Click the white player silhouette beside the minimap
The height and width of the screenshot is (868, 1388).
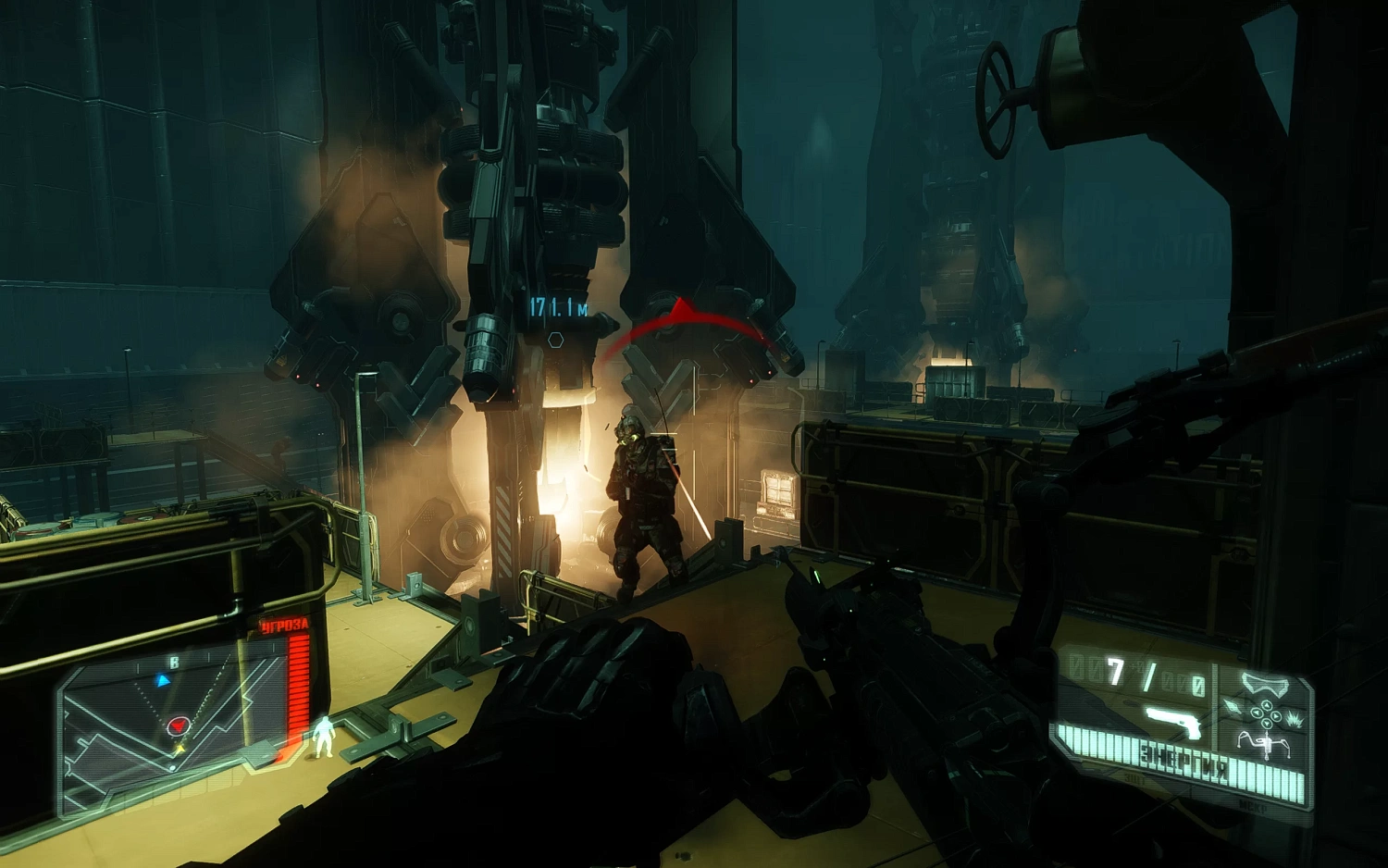[x=325, y=736]
